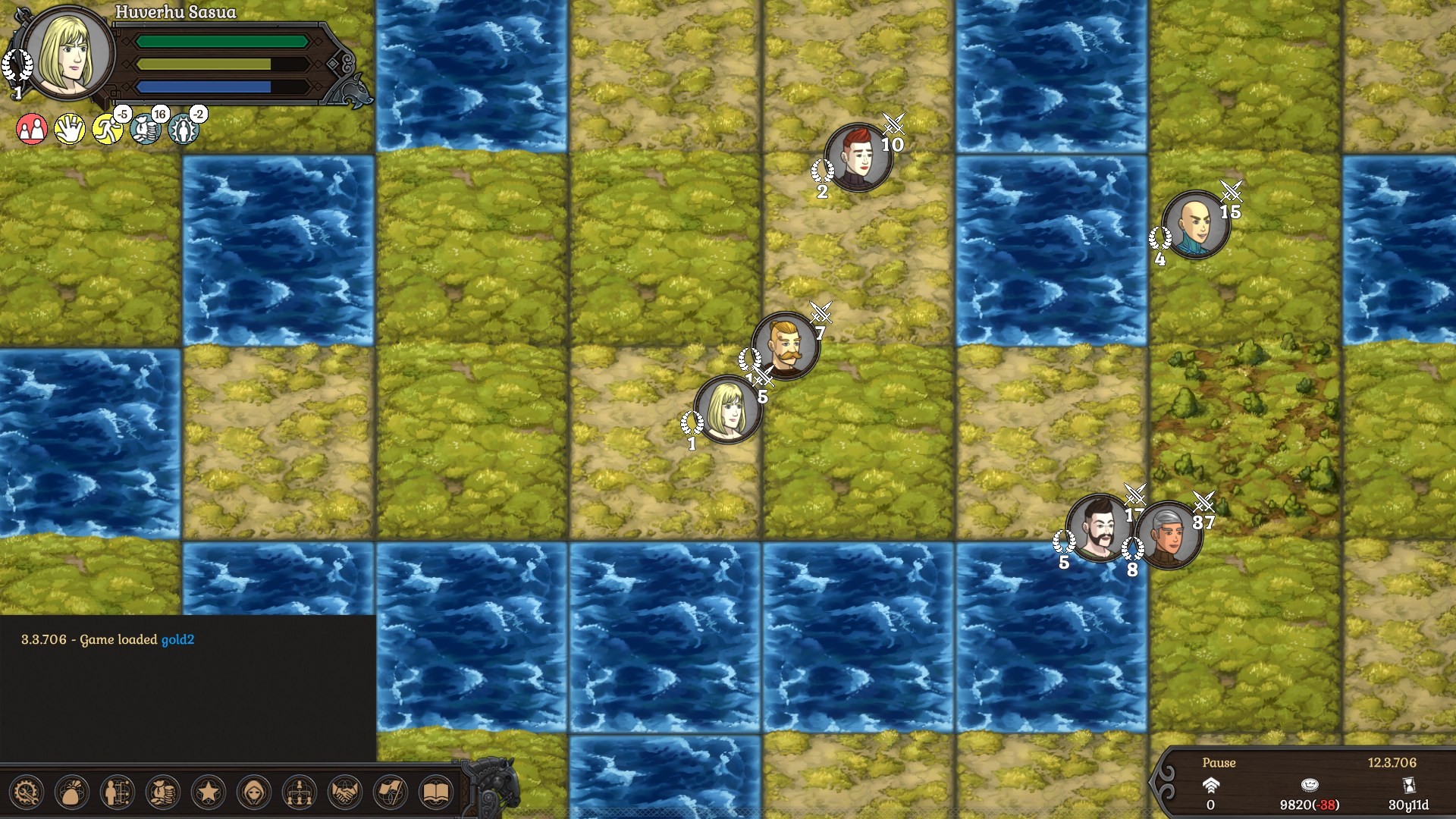Click the red family status icon
The height and width of the screenshot is (819, 1456).
coord(30,127)
